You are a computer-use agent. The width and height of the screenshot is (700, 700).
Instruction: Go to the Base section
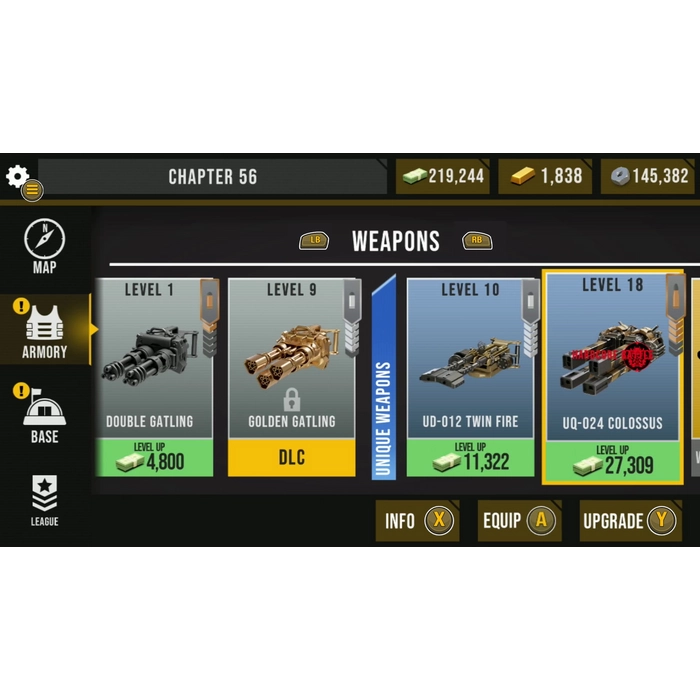tap(45, 416)
